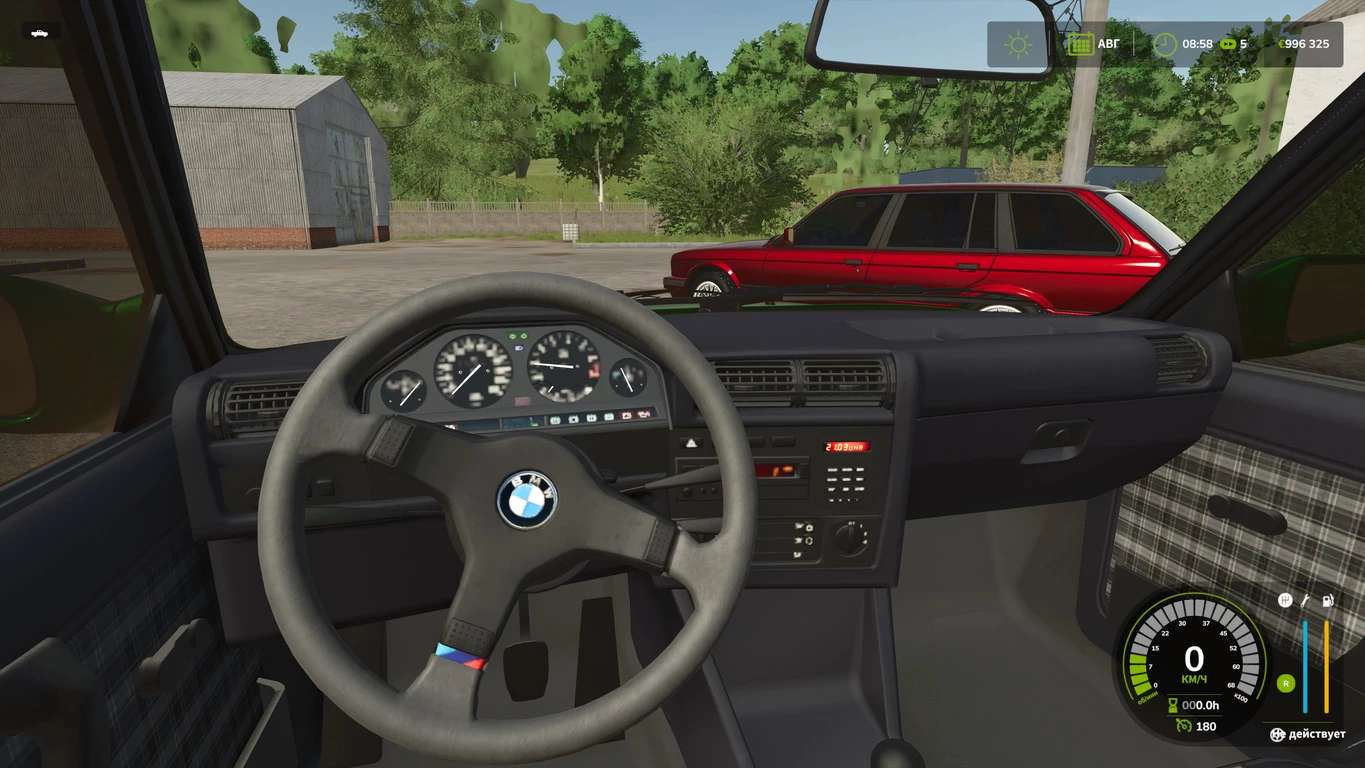
Task: Click the fuel pump icon
Action: point(1327,601)
